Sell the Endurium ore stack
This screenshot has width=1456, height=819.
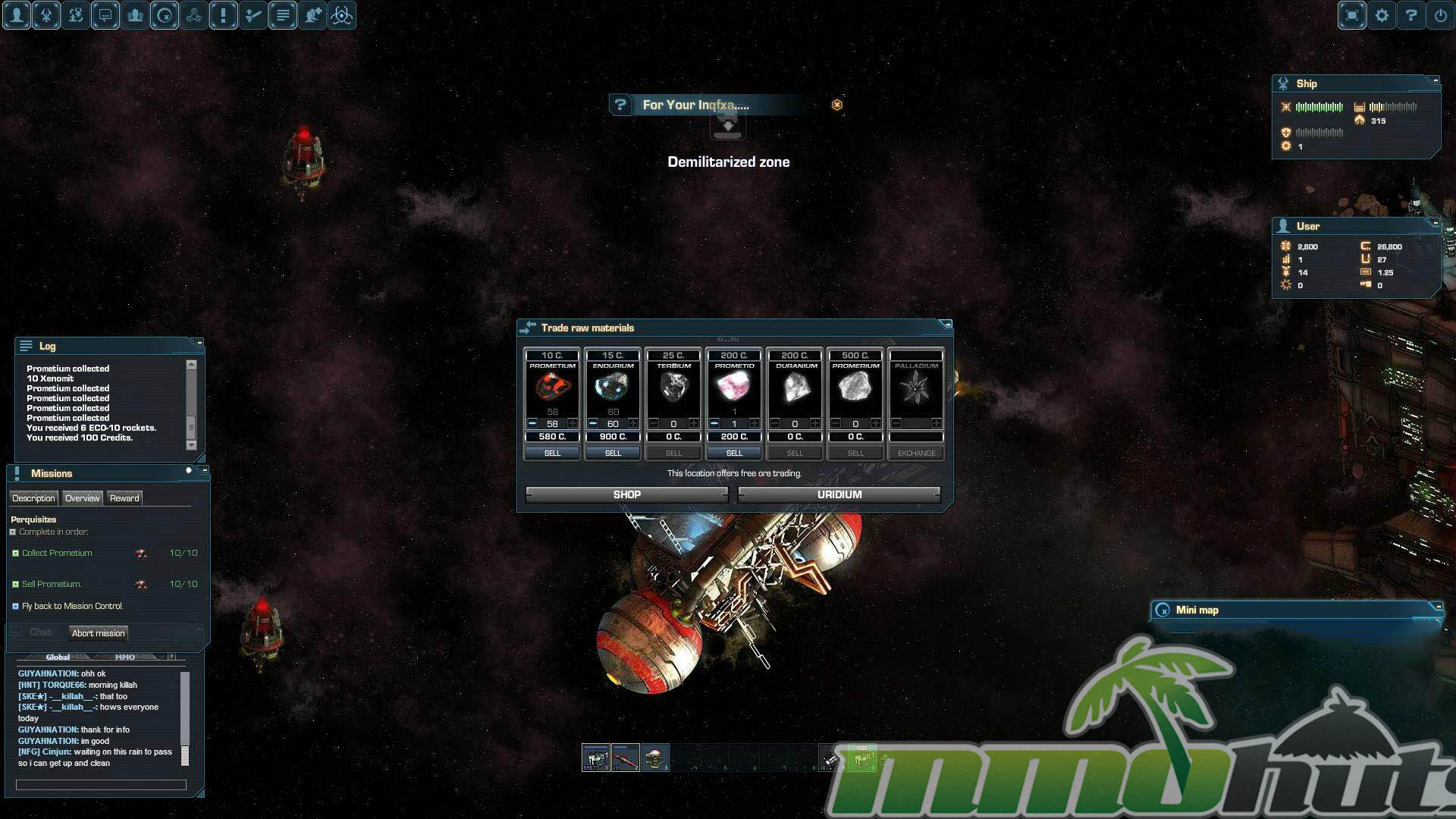tap(613, 453)
